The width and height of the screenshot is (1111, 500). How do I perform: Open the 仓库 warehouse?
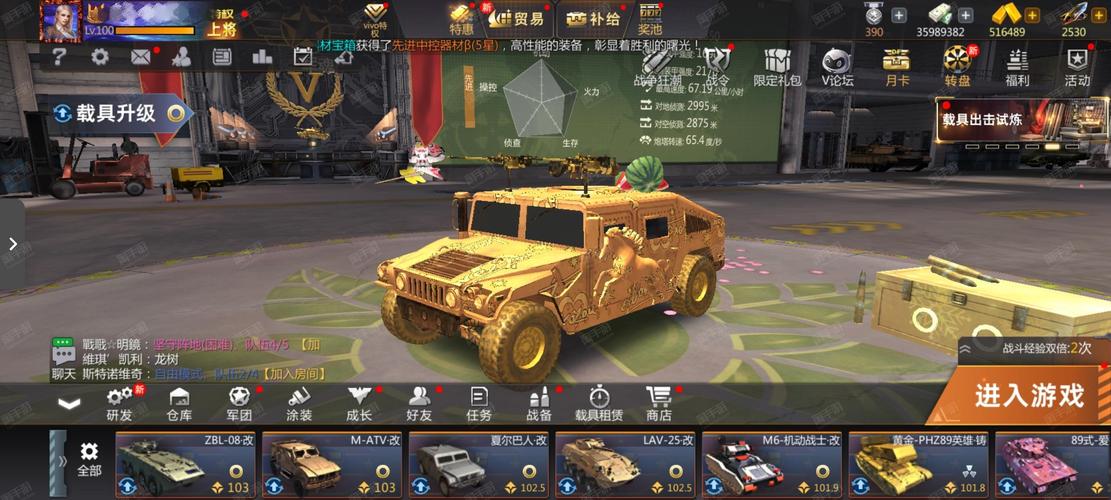click(x=179, y=403)
